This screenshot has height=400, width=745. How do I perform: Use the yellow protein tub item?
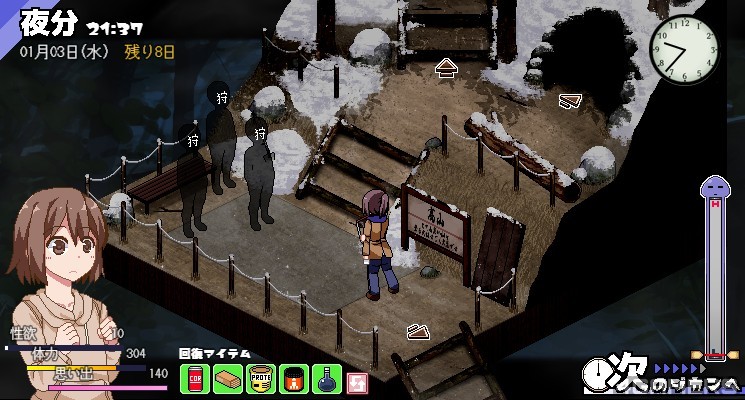tap(260, 380)
